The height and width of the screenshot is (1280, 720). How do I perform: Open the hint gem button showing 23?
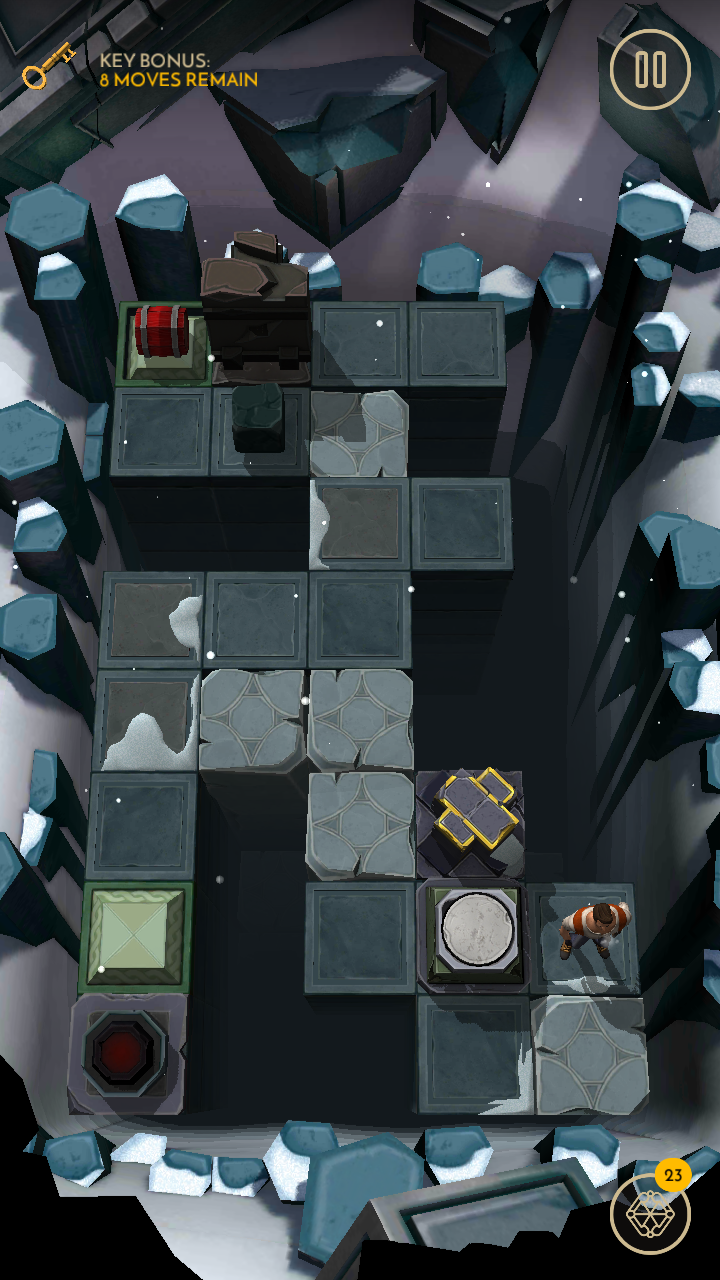pos(649,1213)
